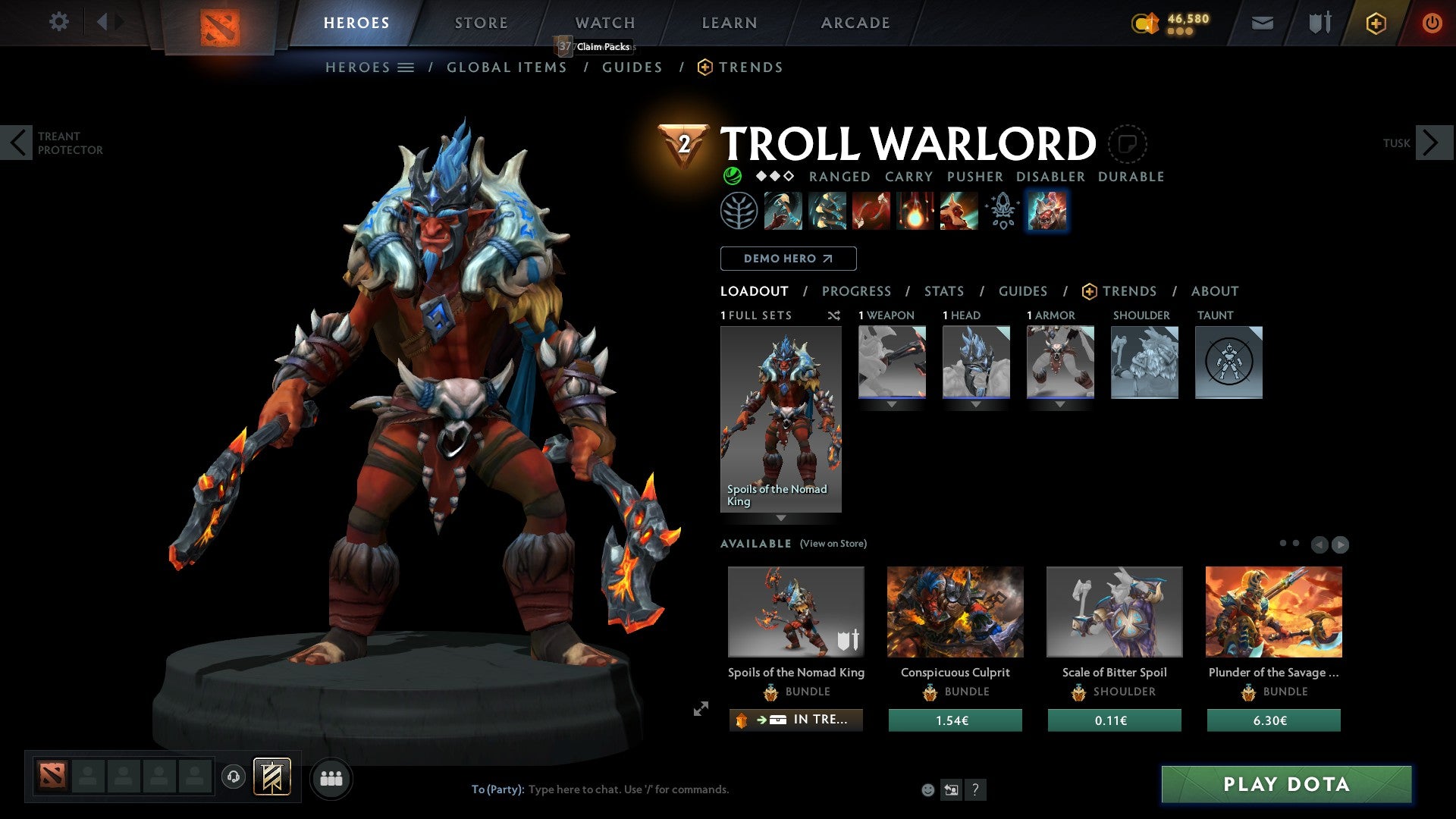Expand the Weapon slot dropdown arrow

point(892,404)
